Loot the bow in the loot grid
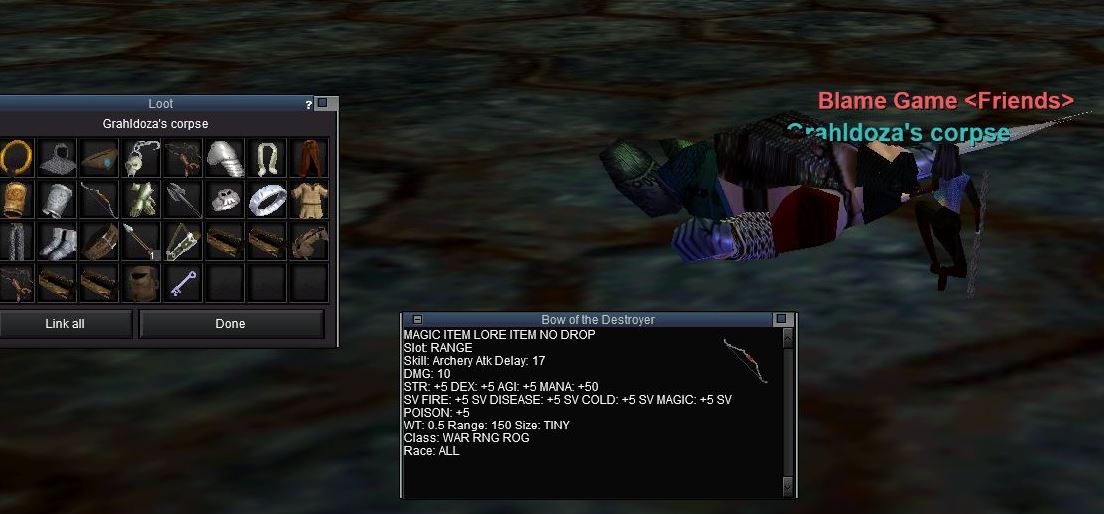This screenshot has width=1104, height=514. point(99,199)
